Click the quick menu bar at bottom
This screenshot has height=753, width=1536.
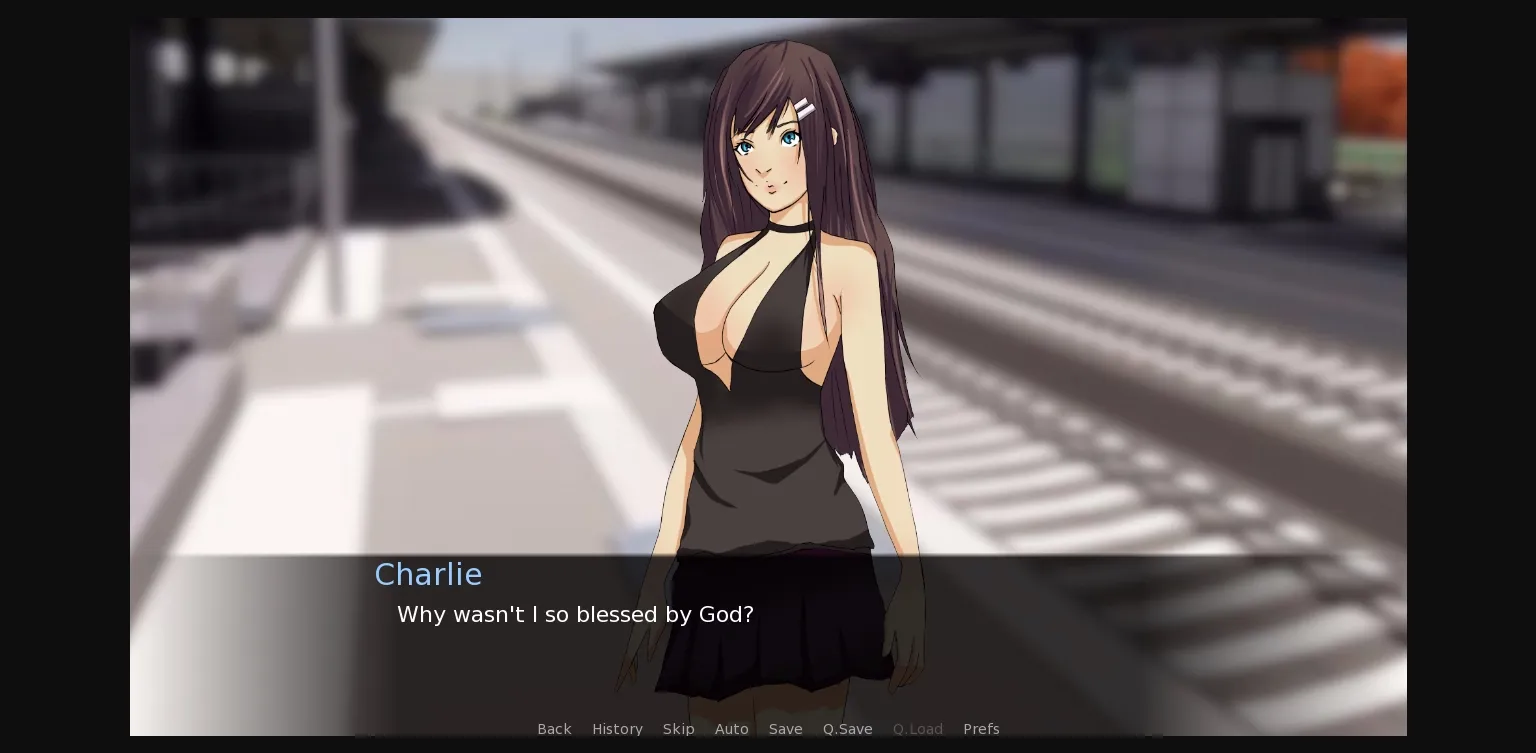tap(768, 729)
